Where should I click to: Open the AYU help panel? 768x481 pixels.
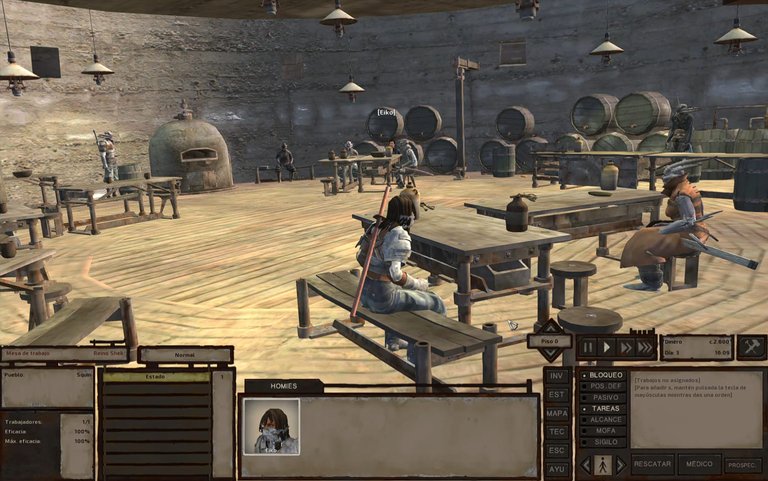(x=557, y=468)
